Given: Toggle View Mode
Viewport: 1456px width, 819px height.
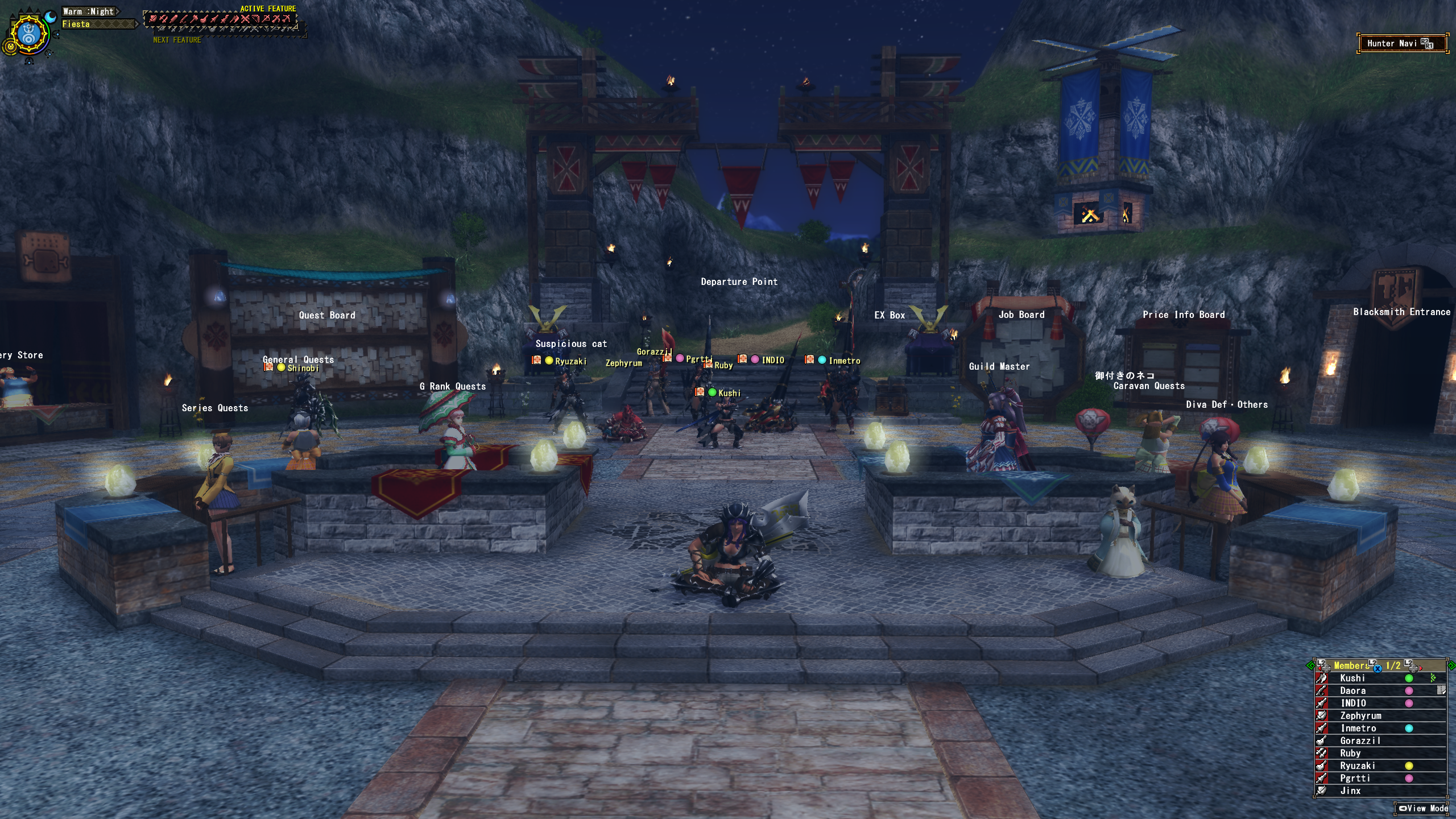Looking at the screenshot, I should (x=1424, y=808).
